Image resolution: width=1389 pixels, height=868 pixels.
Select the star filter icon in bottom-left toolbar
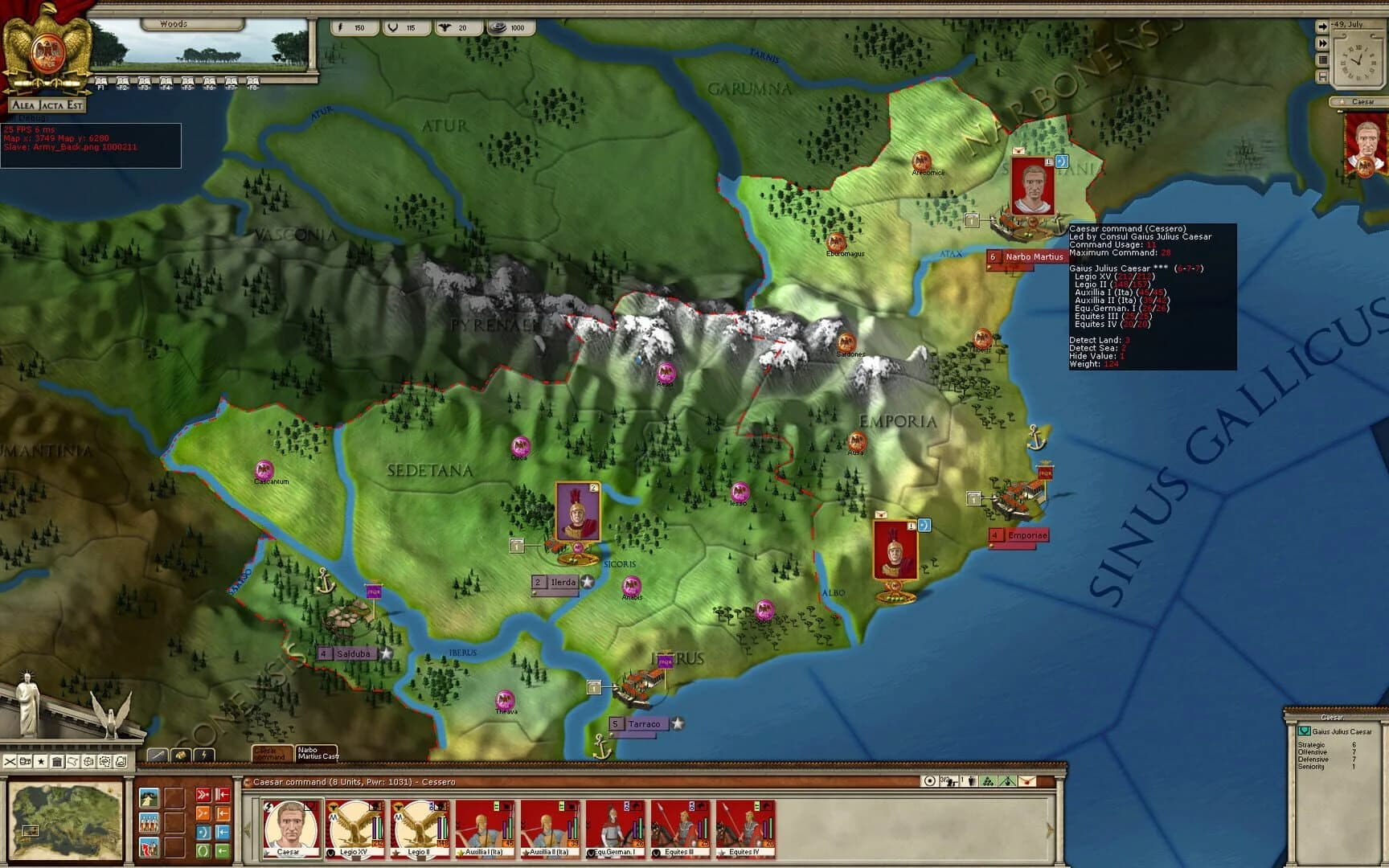coord(41,762)
